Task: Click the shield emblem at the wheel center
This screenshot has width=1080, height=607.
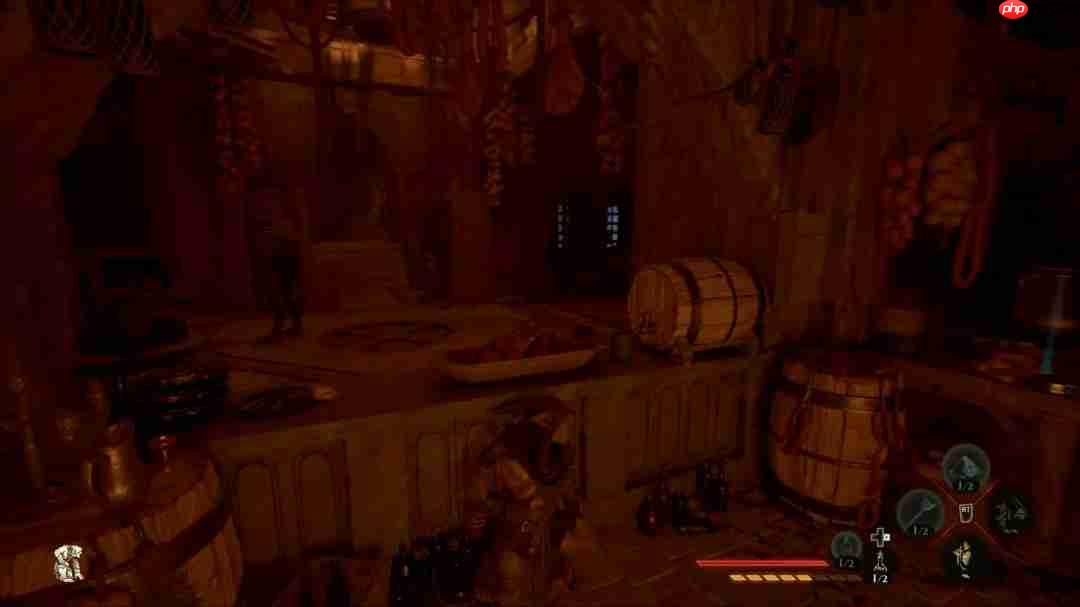Action: tap(966, 512)
